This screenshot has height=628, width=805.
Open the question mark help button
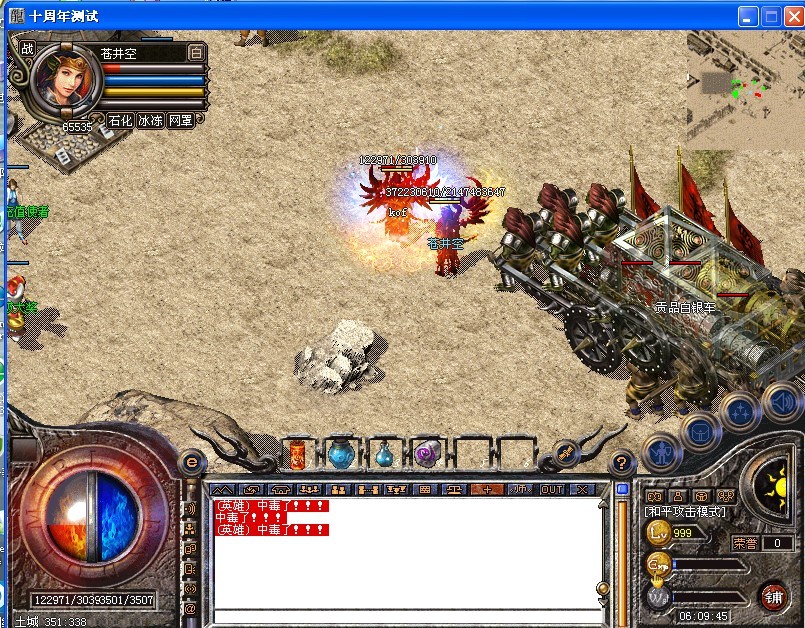[622, 463]
